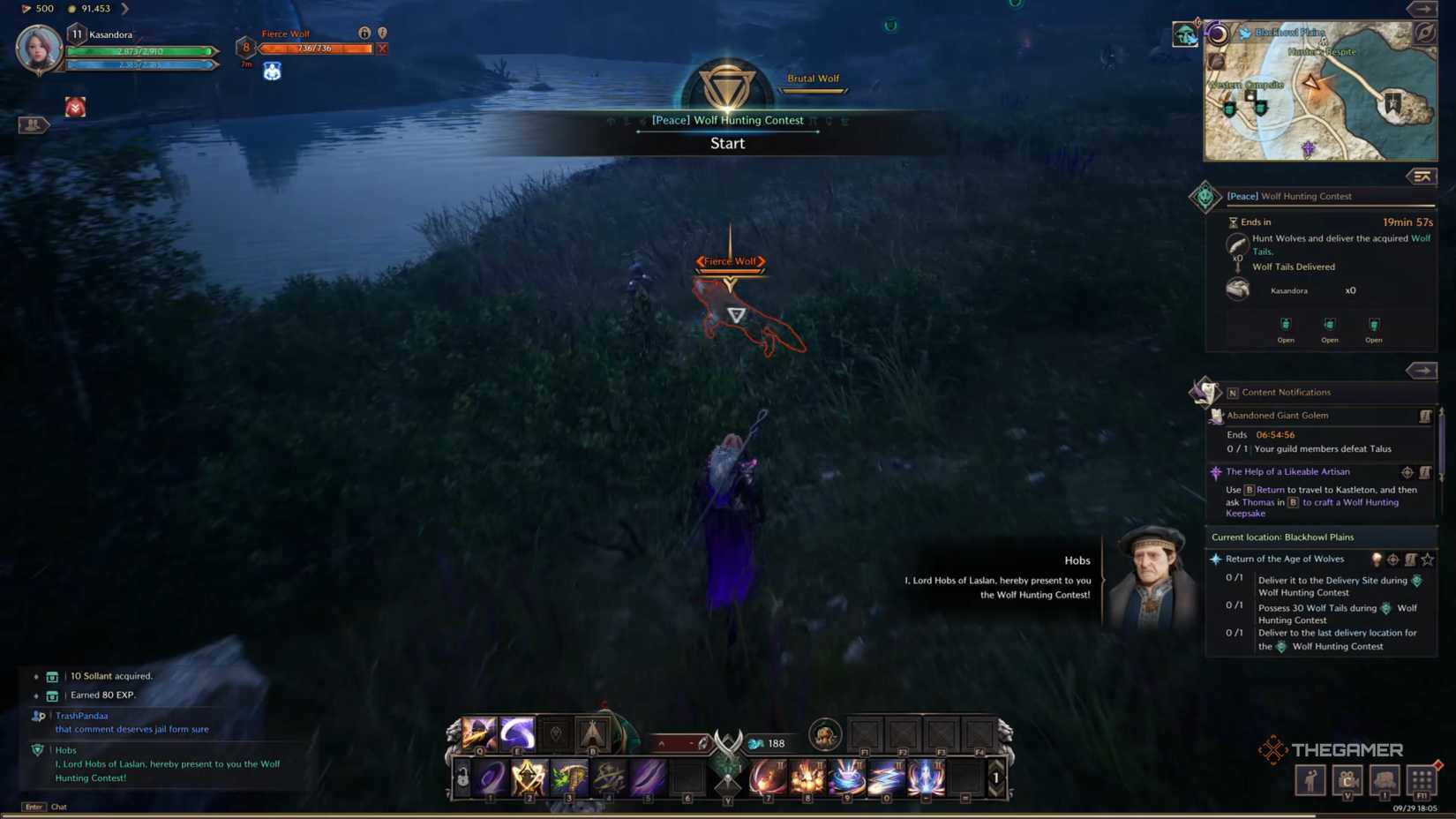Click the emote gesture icon near TheGamer watermark
Image resolution: width=1456 pixels, height=819 pixels.
coord(1310,780)
